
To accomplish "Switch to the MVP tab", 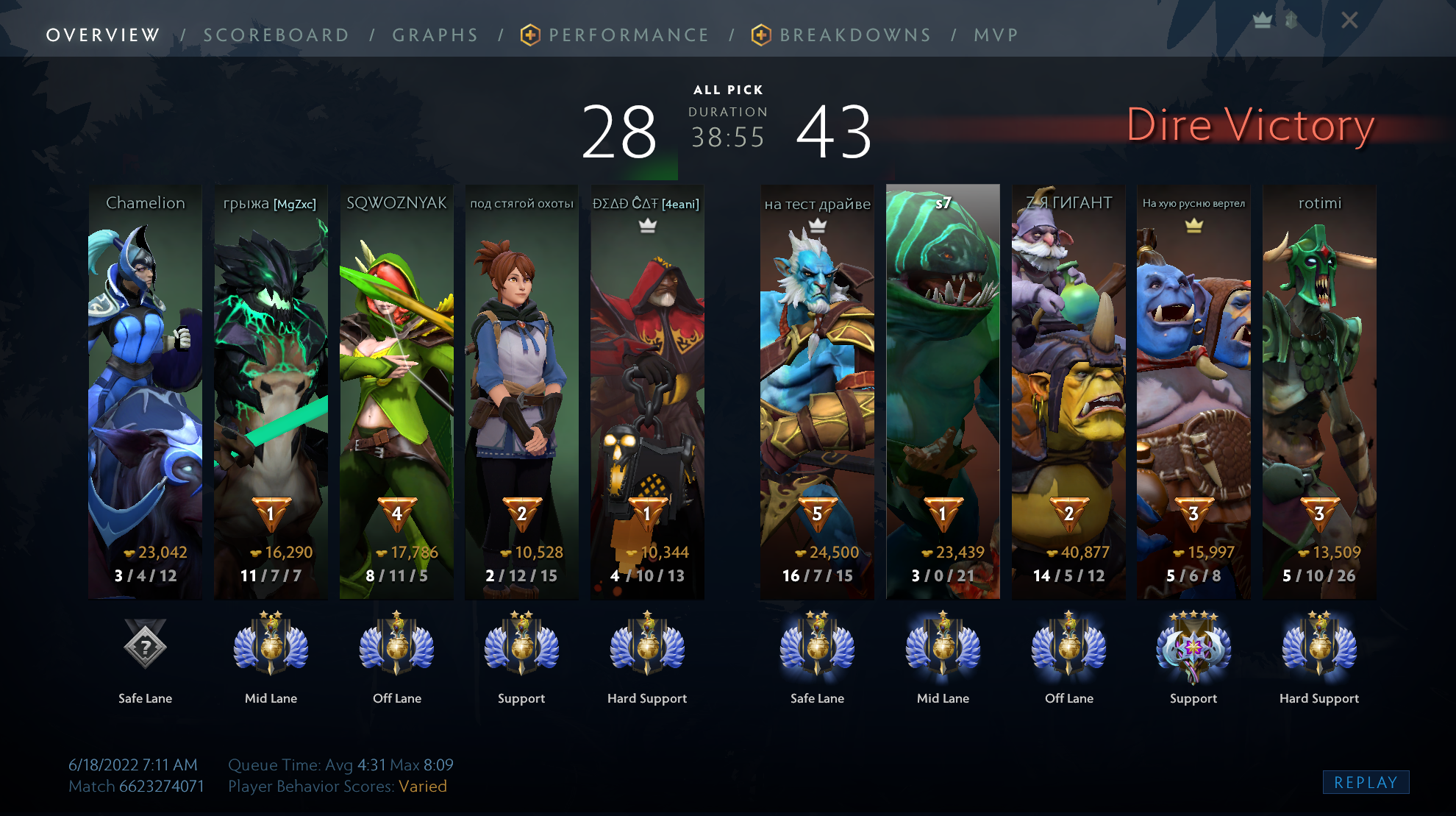I will click(996, 35).
